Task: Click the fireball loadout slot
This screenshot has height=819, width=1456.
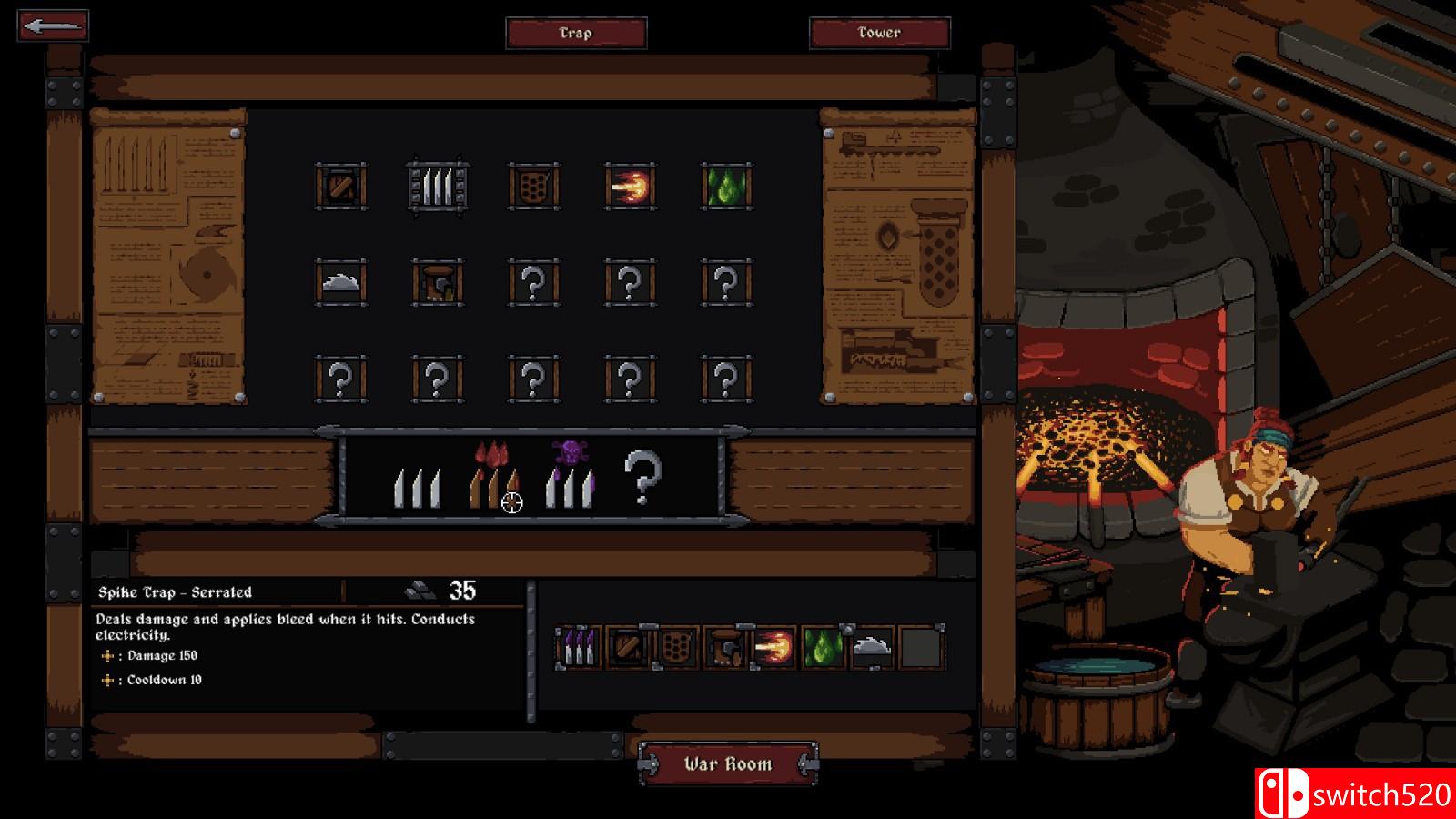Action: [773, 648]
